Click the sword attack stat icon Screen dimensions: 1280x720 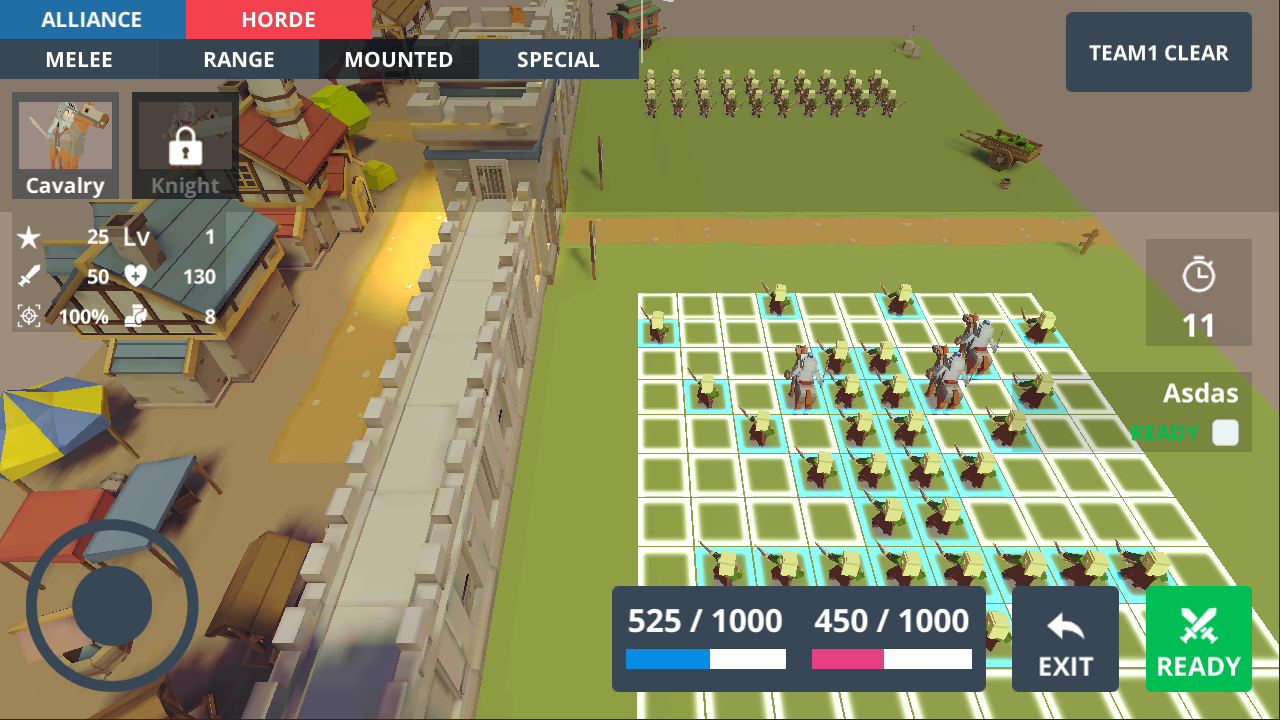[29, 277]
